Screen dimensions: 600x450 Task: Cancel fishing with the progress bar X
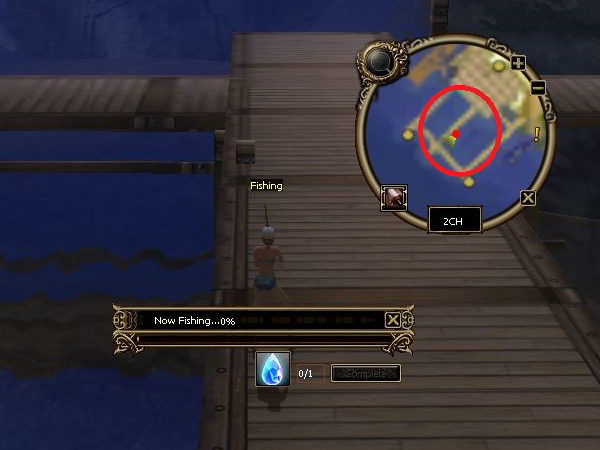click(x=393, y=320)
